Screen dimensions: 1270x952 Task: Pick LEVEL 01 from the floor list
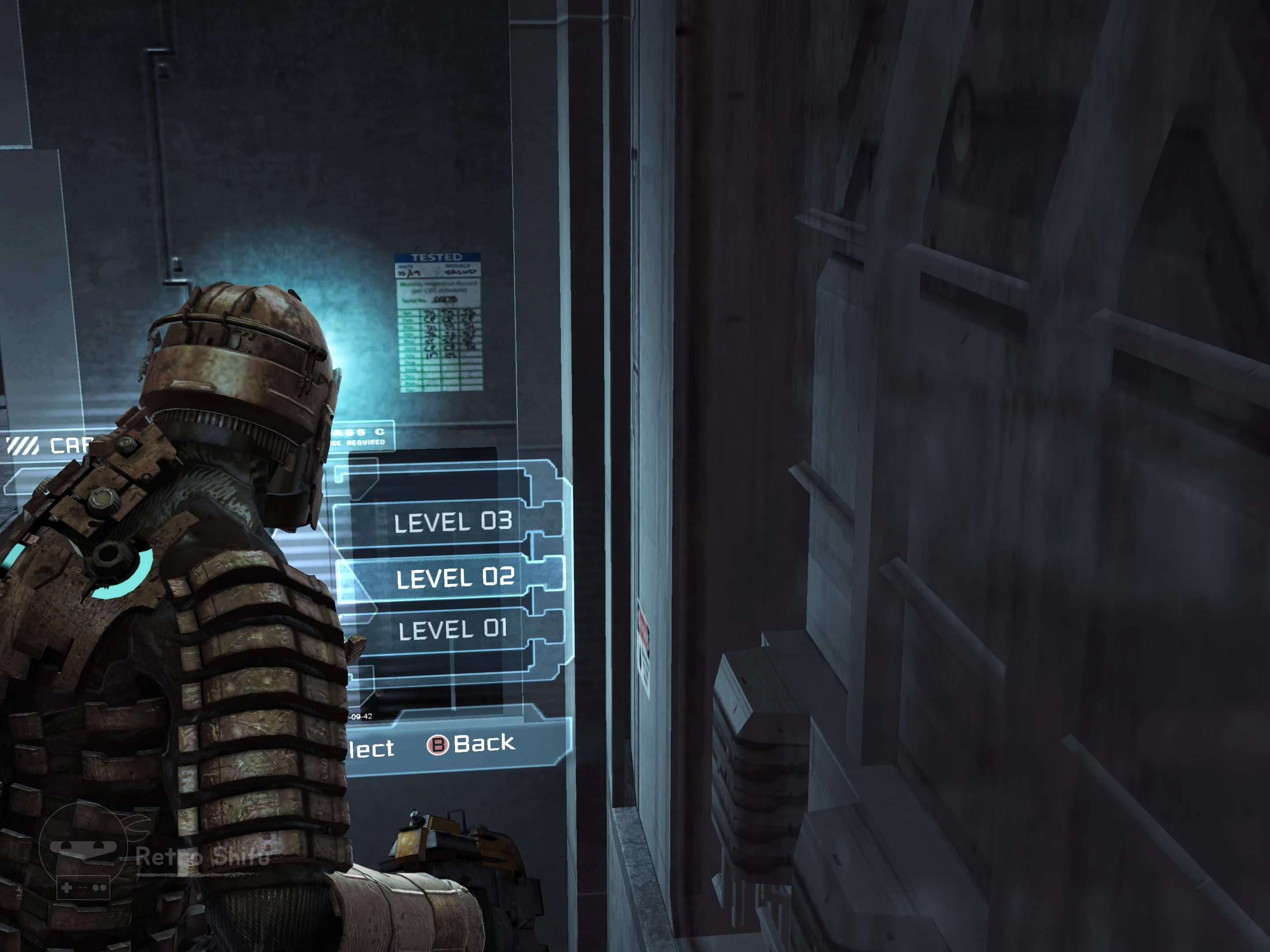click(453, 629)
